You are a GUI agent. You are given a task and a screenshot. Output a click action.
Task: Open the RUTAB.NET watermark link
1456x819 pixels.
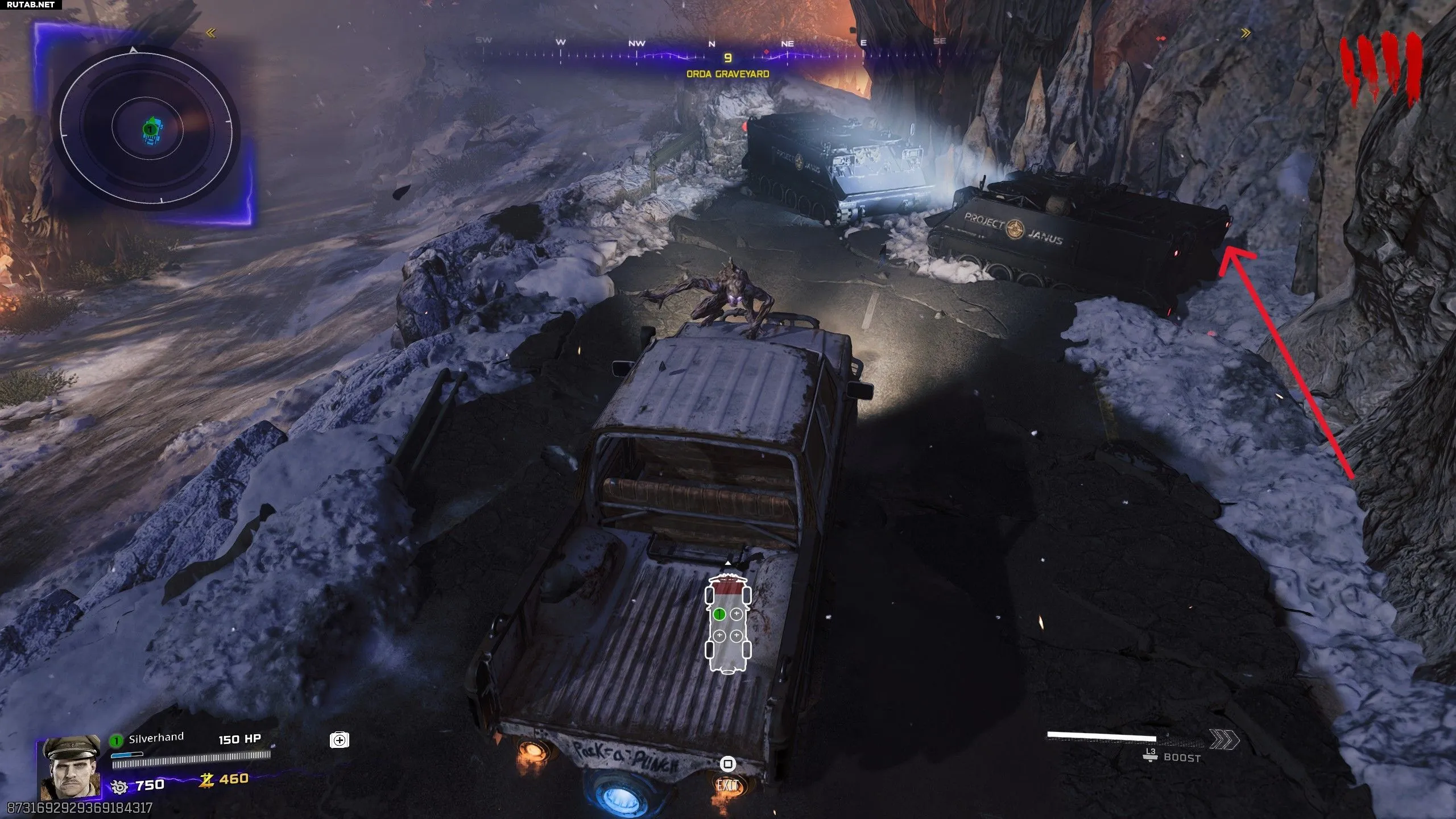coord(32,5)
